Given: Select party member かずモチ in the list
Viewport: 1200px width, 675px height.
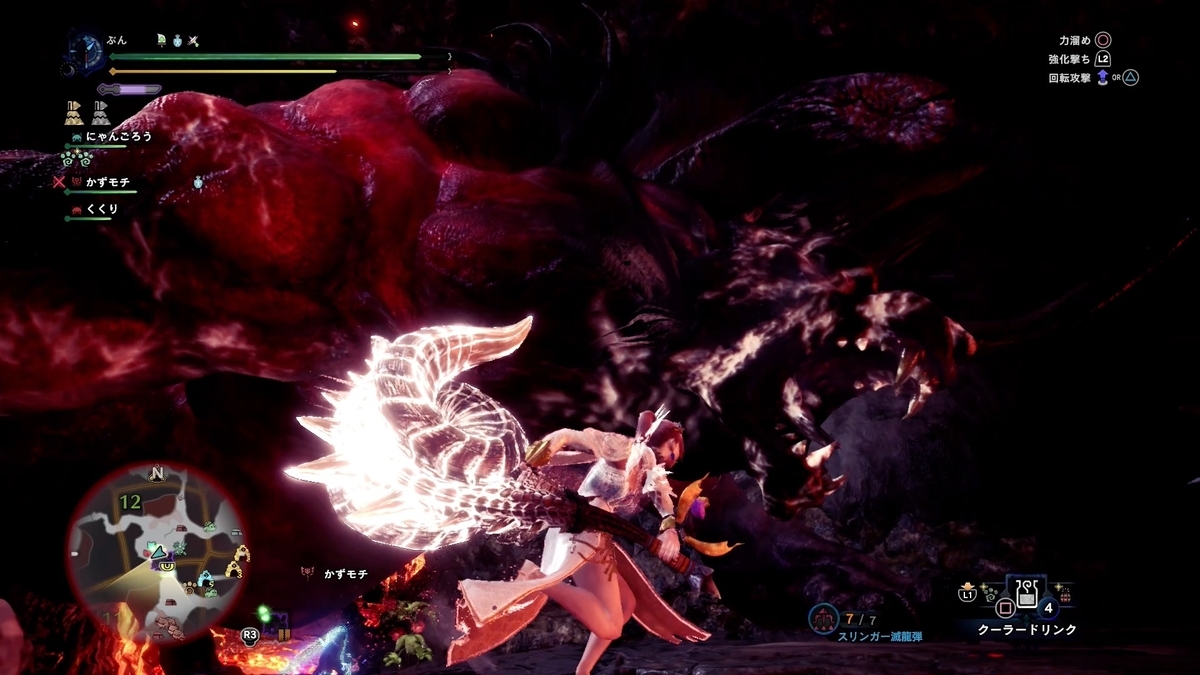Looking at the screenshot, I should coord(107,183).
